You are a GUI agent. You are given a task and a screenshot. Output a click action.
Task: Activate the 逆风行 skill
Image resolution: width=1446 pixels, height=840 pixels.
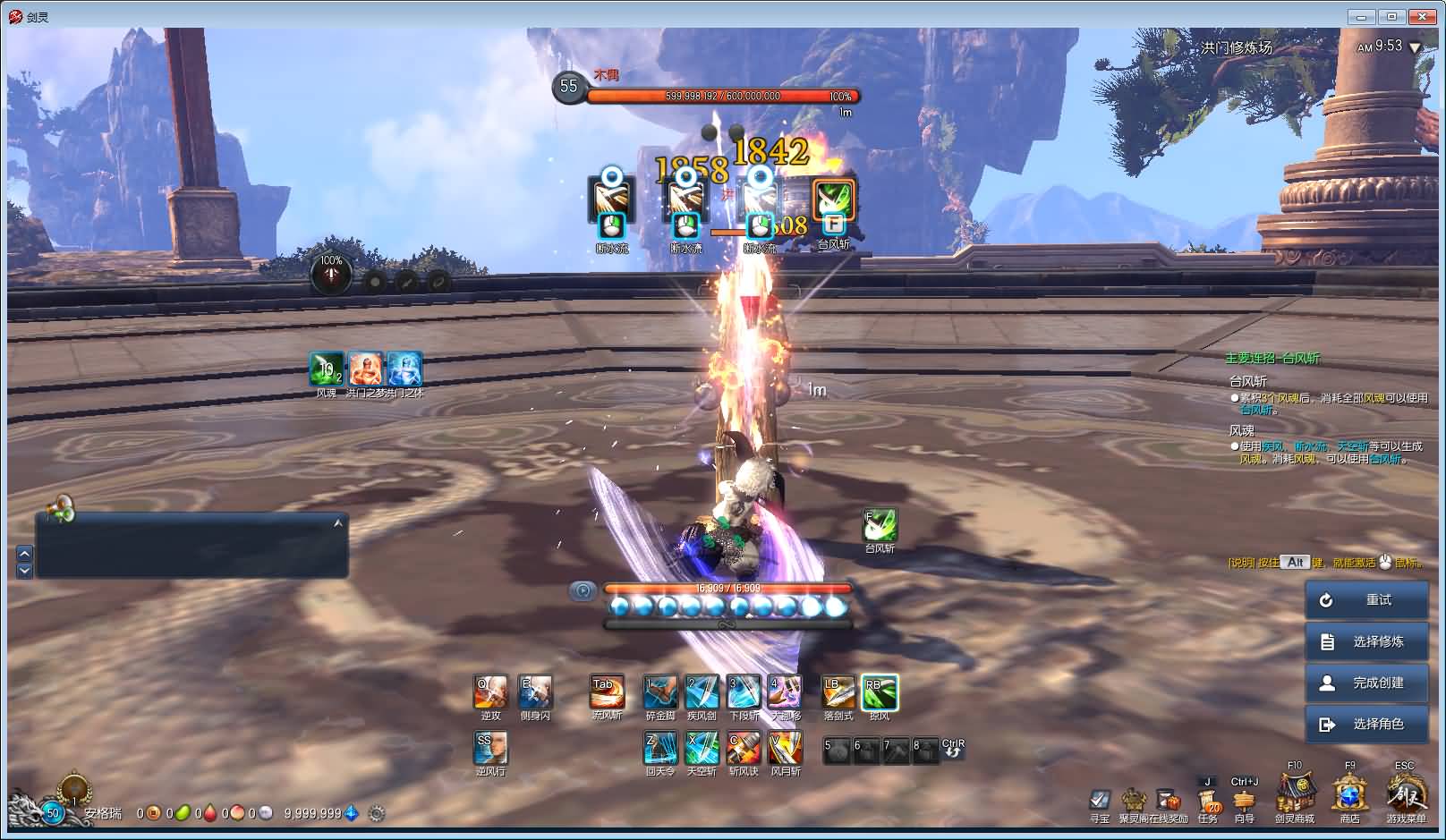click(490, 748)
